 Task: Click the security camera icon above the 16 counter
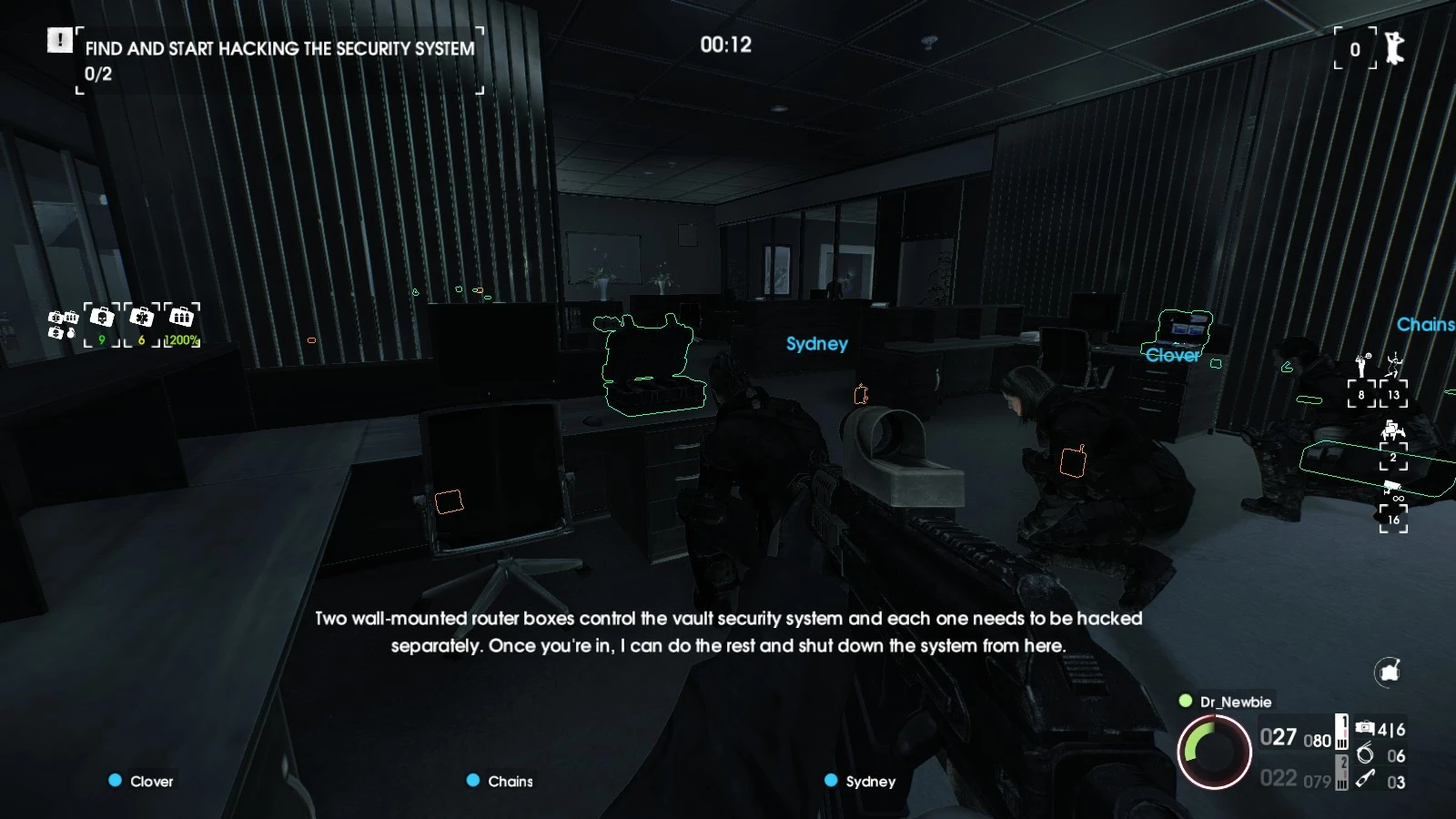coord(1391,486)
